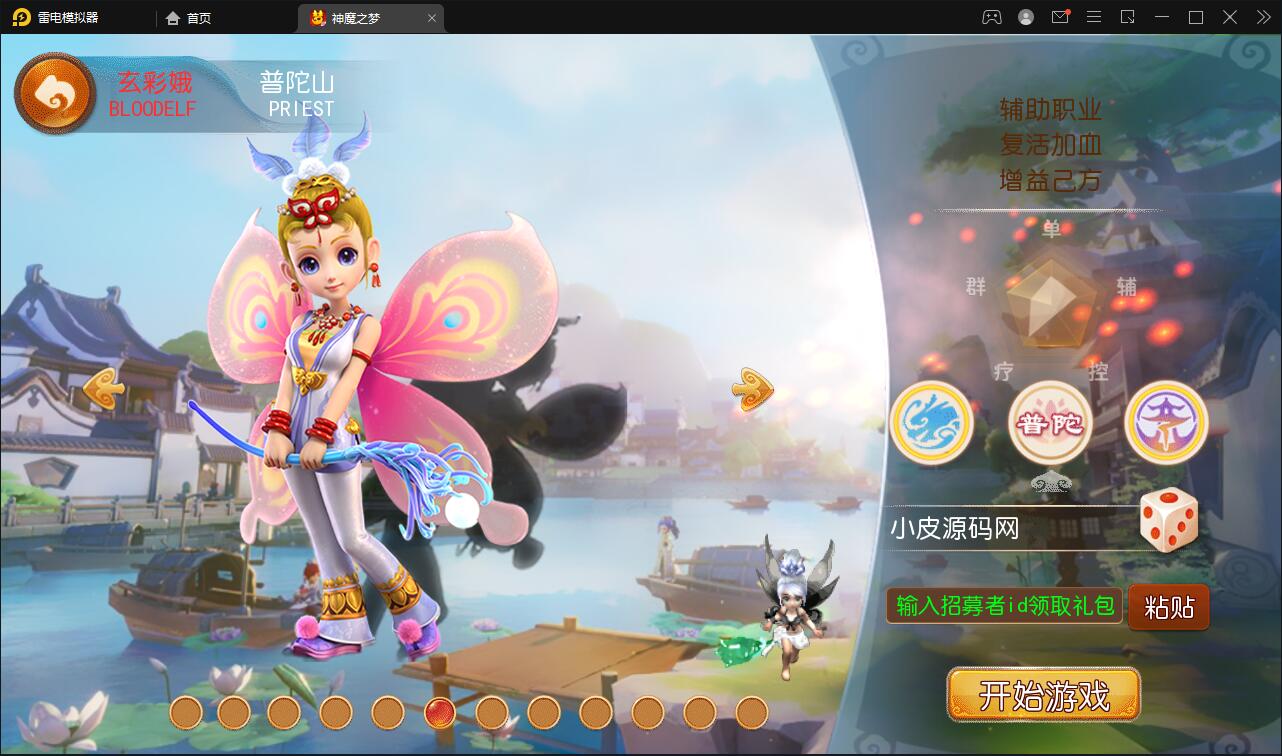Expand the emulator sidebar with double arrows
The height and width of the screenshot is (756, 1282).
pyautogui.click(x=1262, y=17)
